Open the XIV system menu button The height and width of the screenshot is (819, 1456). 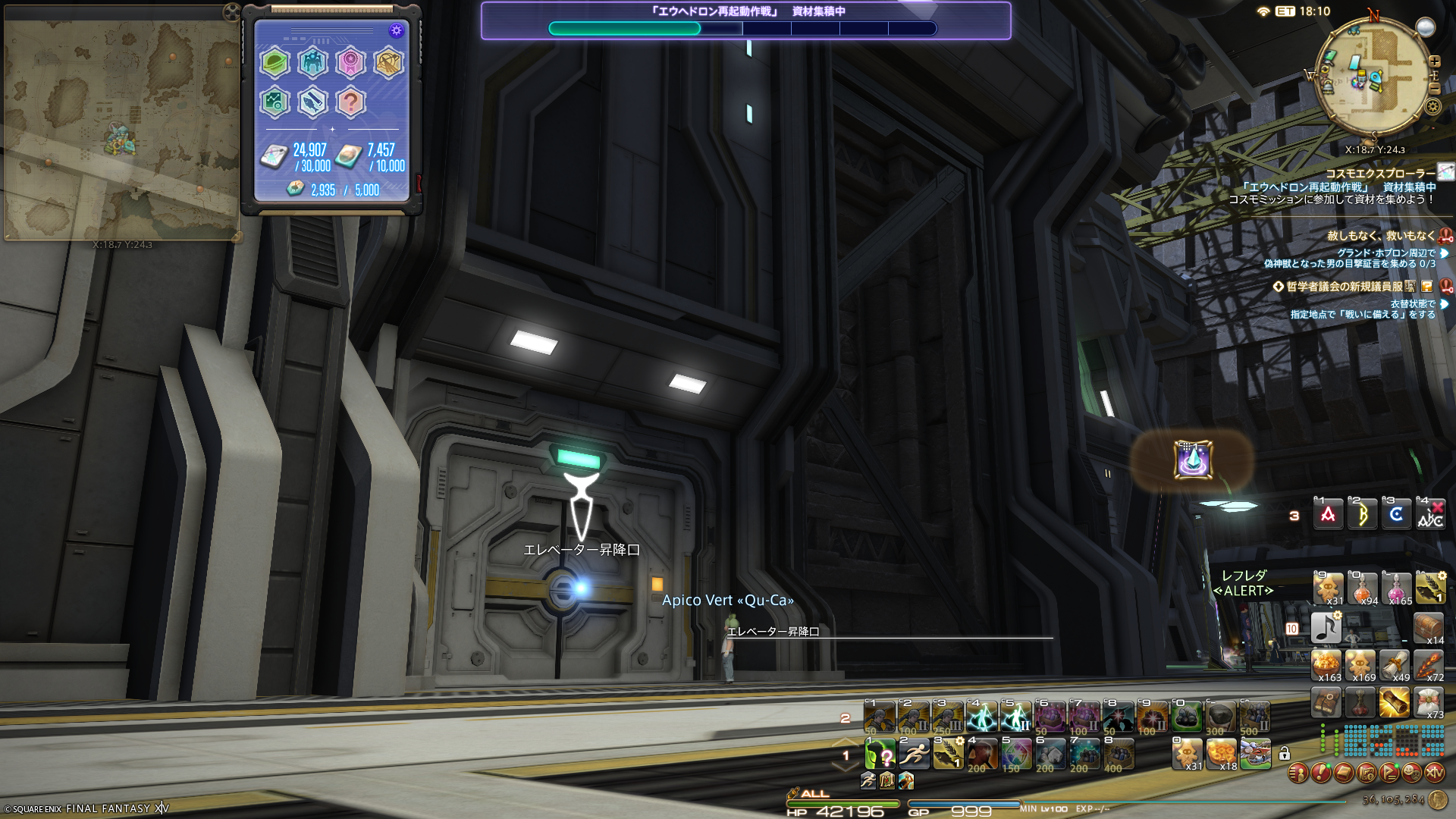pos(1434,773)
